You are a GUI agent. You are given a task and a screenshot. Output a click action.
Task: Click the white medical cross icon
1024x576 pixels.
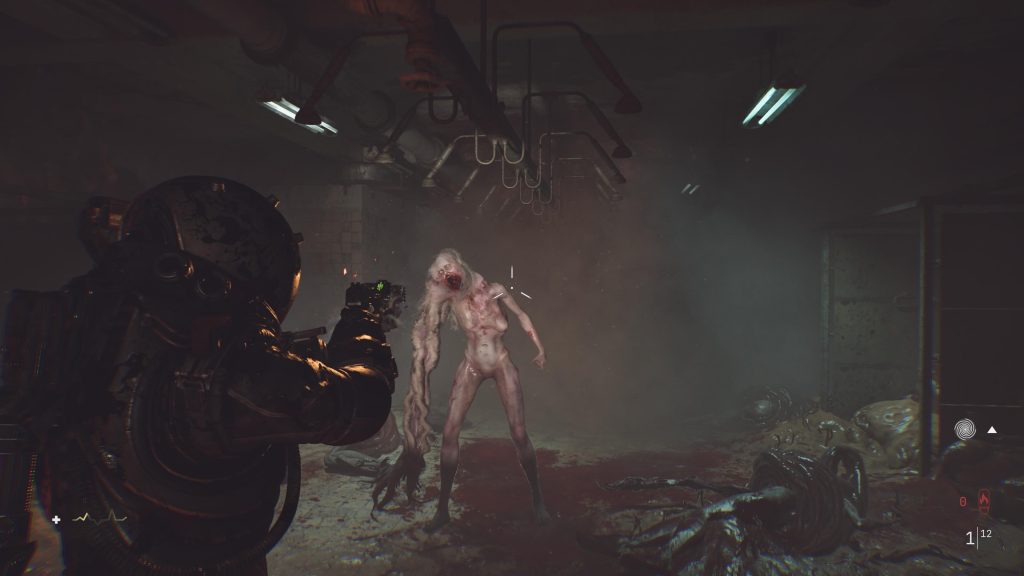[x=57, y=519]
